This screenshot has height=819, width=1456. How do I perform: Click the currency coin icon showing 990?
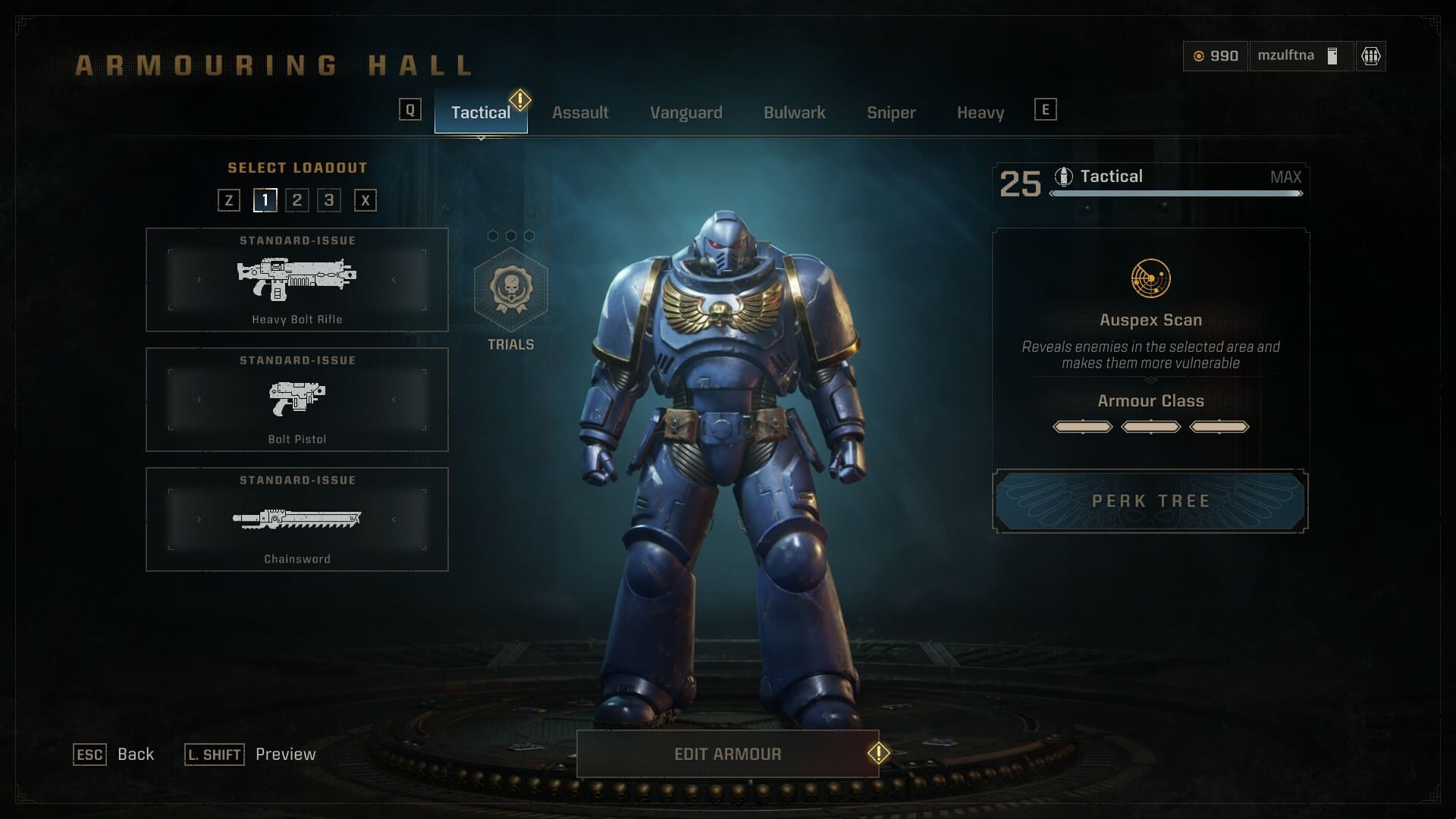pos(1200,55)
